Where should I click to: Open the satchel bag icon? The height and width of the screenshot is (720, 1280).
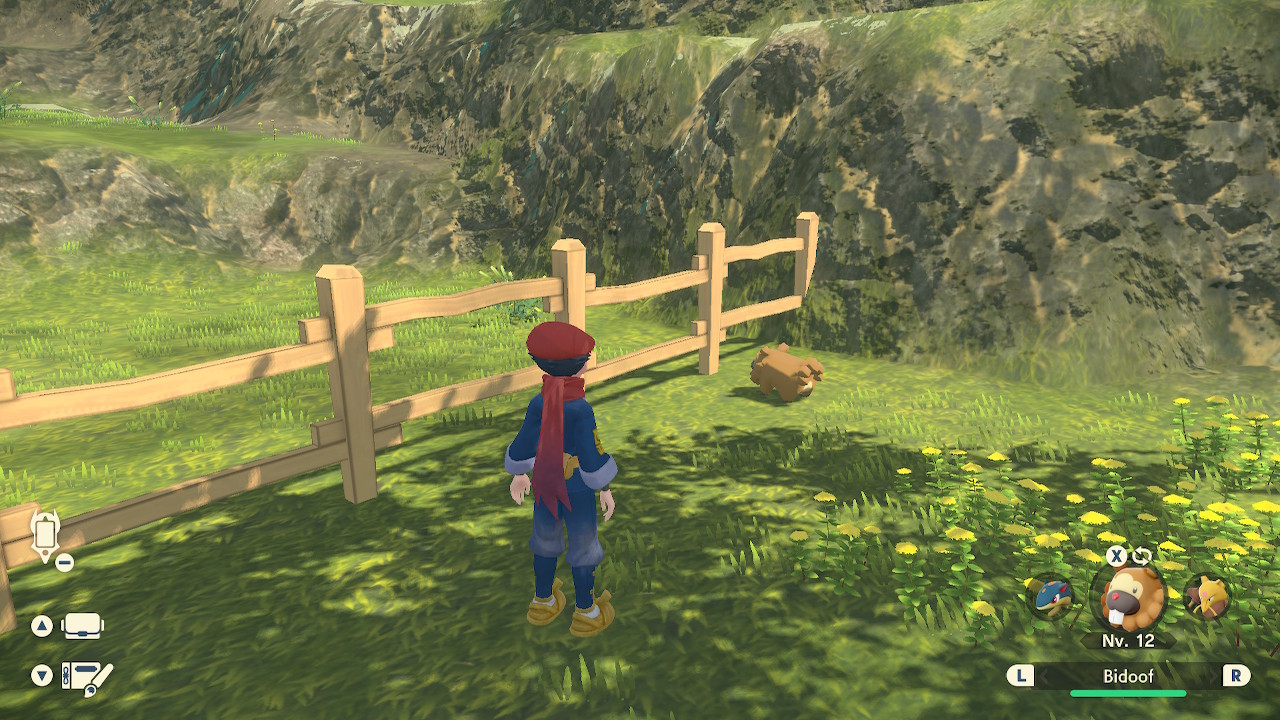tap(83, 627)
